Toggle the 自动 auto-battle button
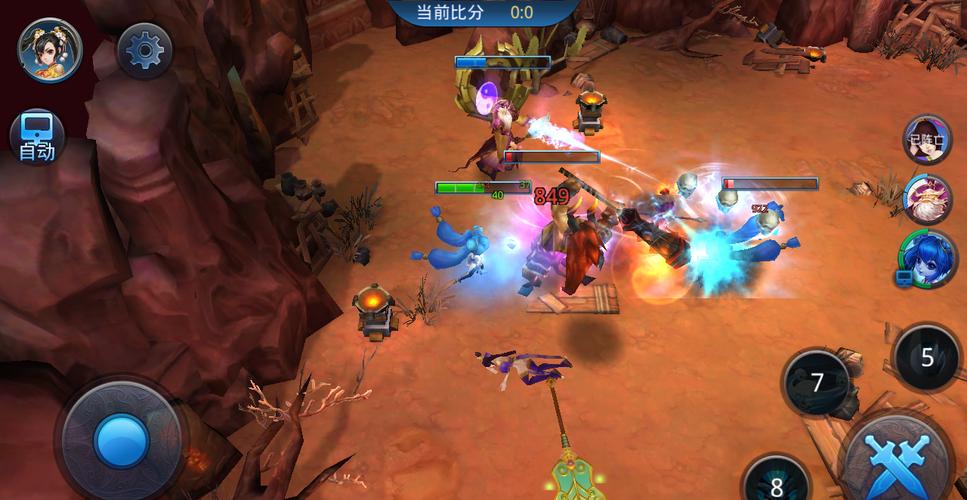967x500 pixels. point(37,137)
